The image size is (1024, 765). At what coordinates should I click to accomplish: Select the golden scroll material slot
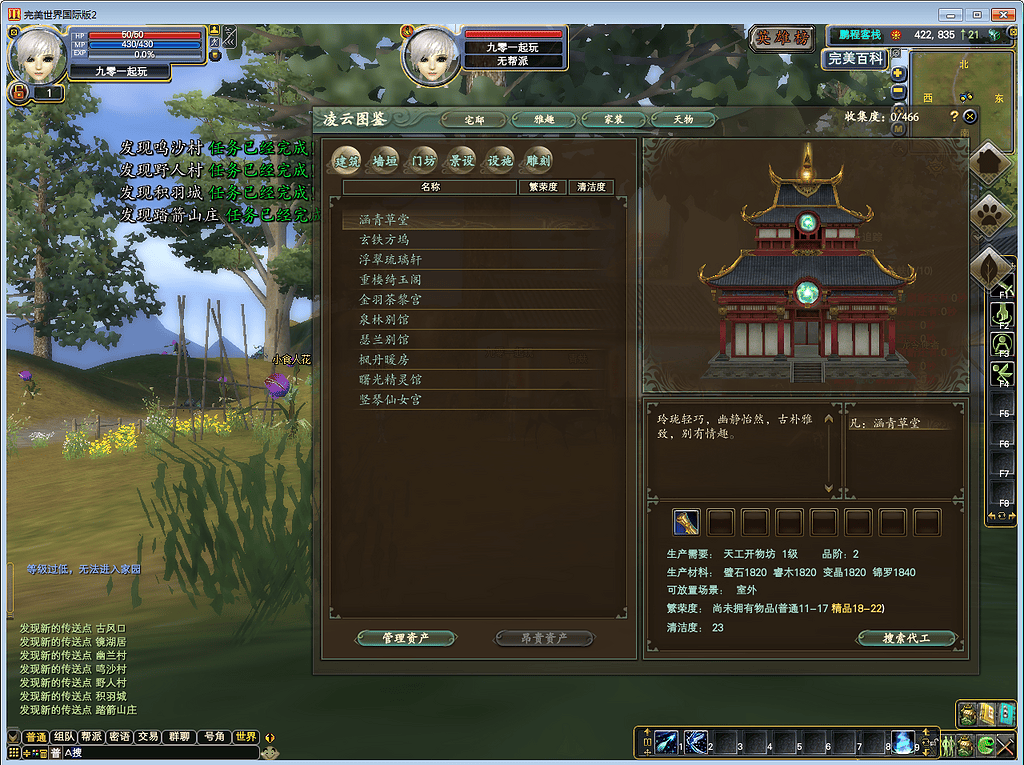686,522
